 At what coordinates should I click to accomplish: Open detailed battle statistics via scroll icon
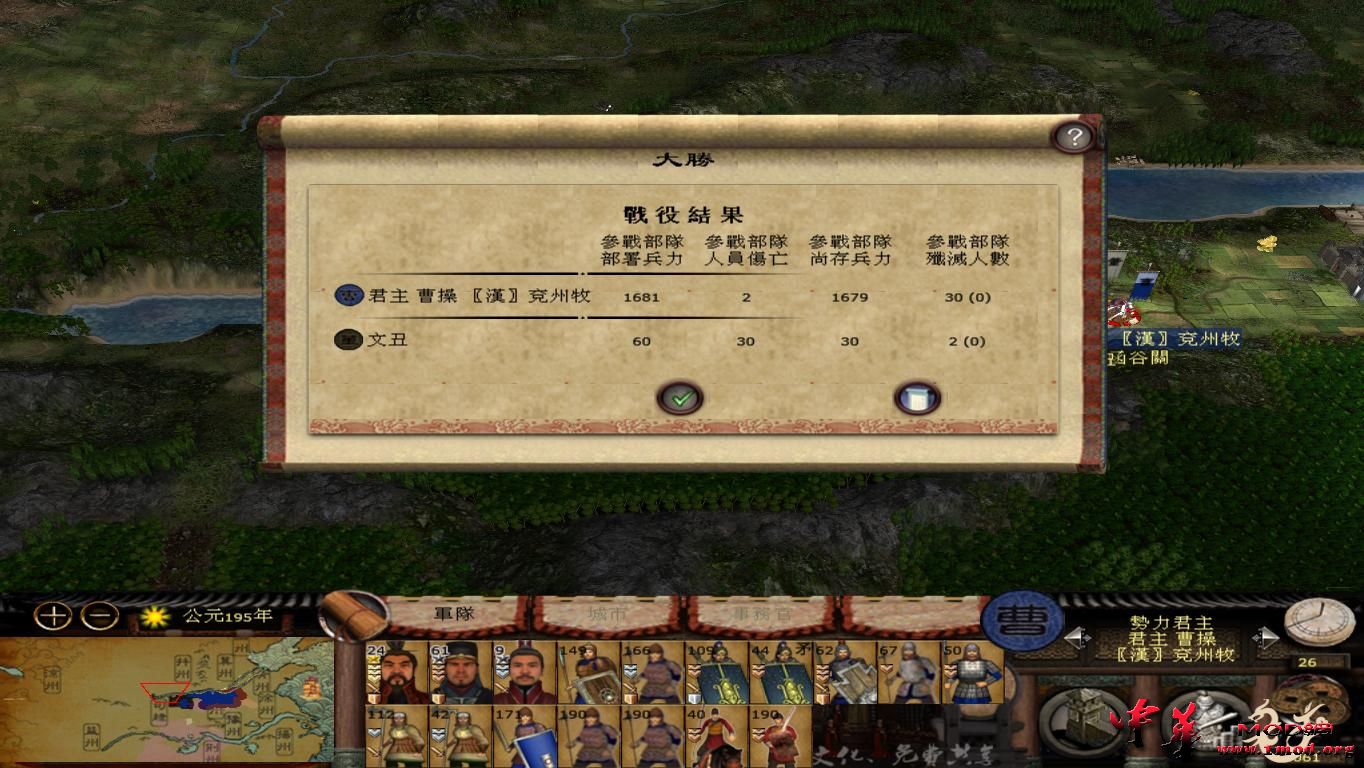916,397
